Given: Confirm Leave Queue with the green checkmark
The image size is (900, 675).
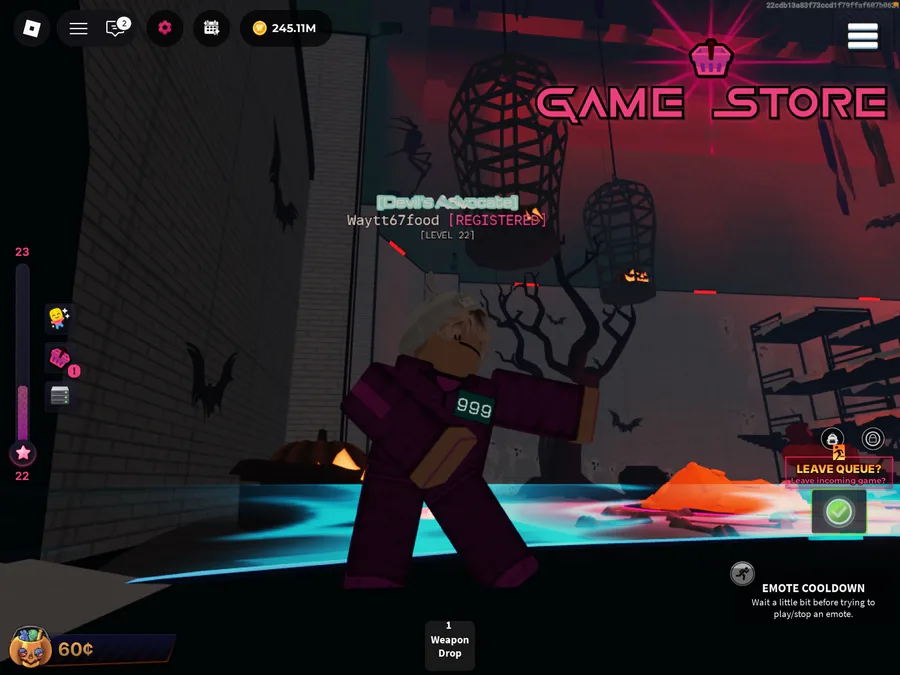Looking at the screenshot, I should 838,512.
